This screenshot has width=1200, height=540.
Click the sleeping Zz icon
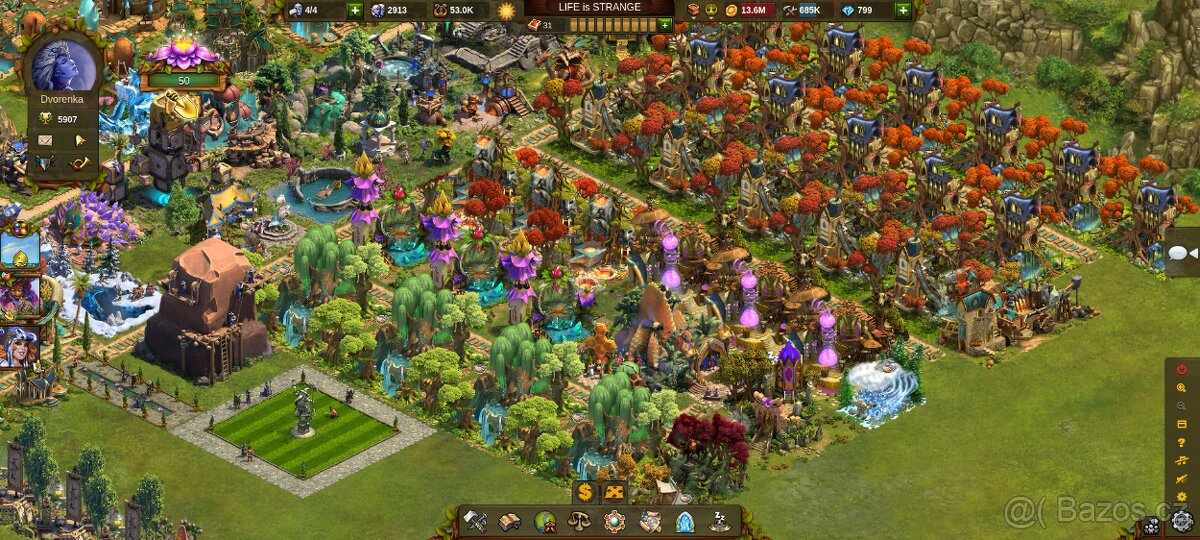(719, 521)
